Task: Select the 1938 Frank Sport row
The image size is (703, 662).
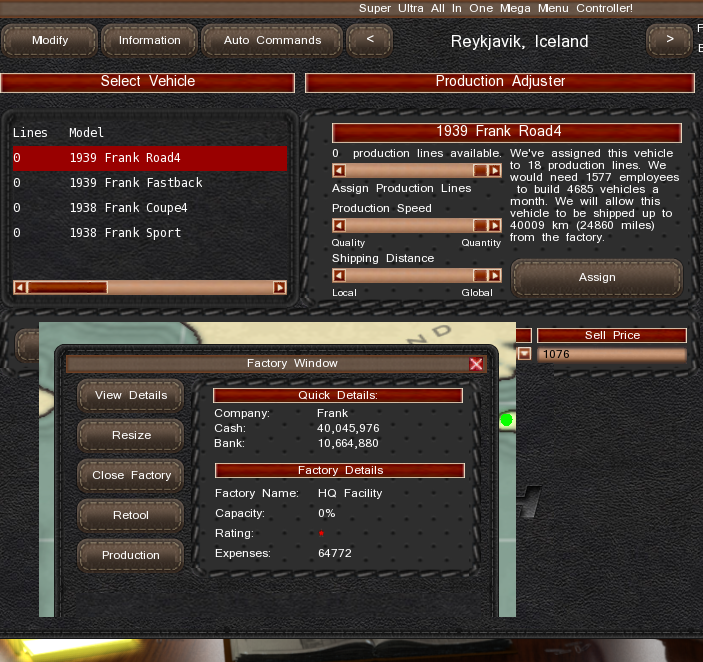Action: tap(150, 233)
